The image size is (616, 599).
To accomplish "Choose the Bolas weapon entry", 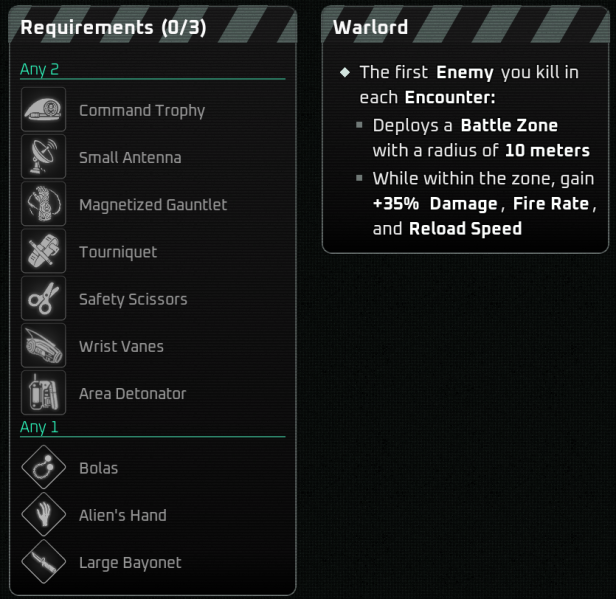I will pos(98,468).
